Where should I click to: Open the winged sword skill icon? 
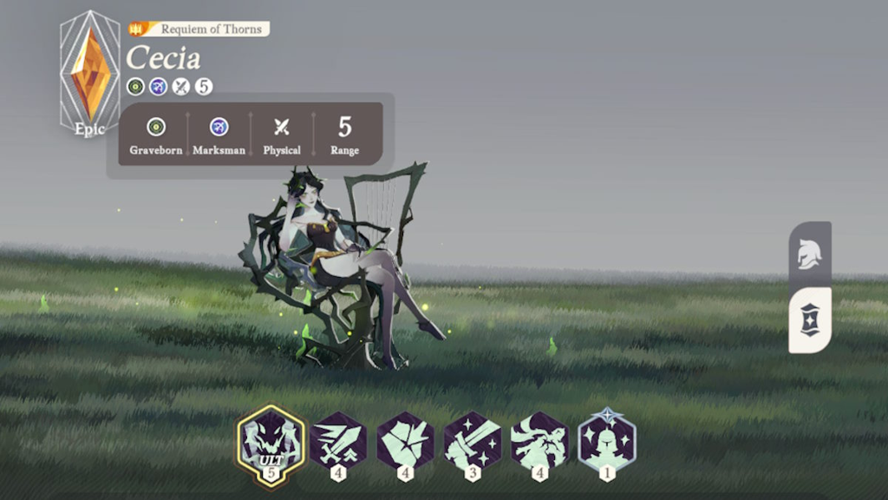pyautogui.click(x=338, y=441)
